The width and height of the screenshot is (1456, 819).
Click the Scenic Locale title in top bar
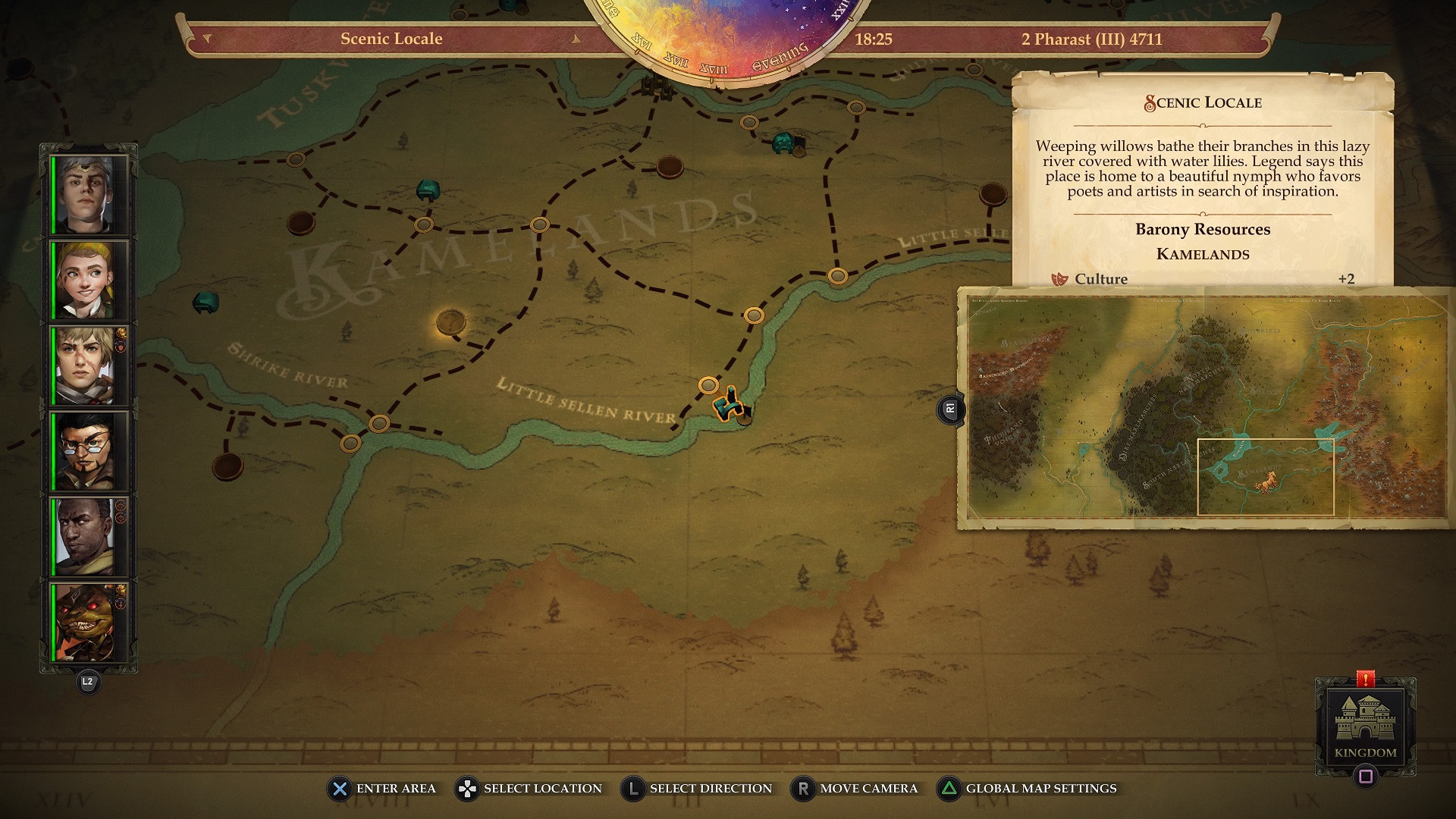coord(391,39)
